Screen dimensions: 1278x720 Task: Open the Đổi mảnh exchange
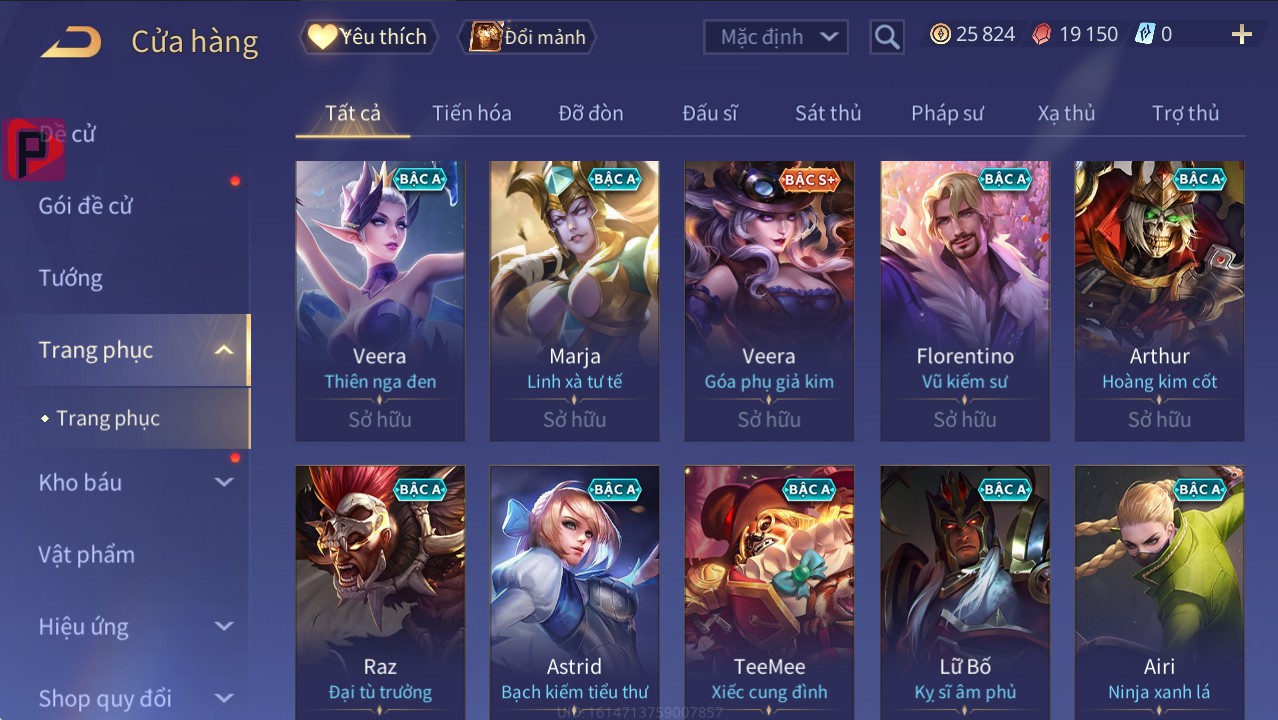(527, 37)
